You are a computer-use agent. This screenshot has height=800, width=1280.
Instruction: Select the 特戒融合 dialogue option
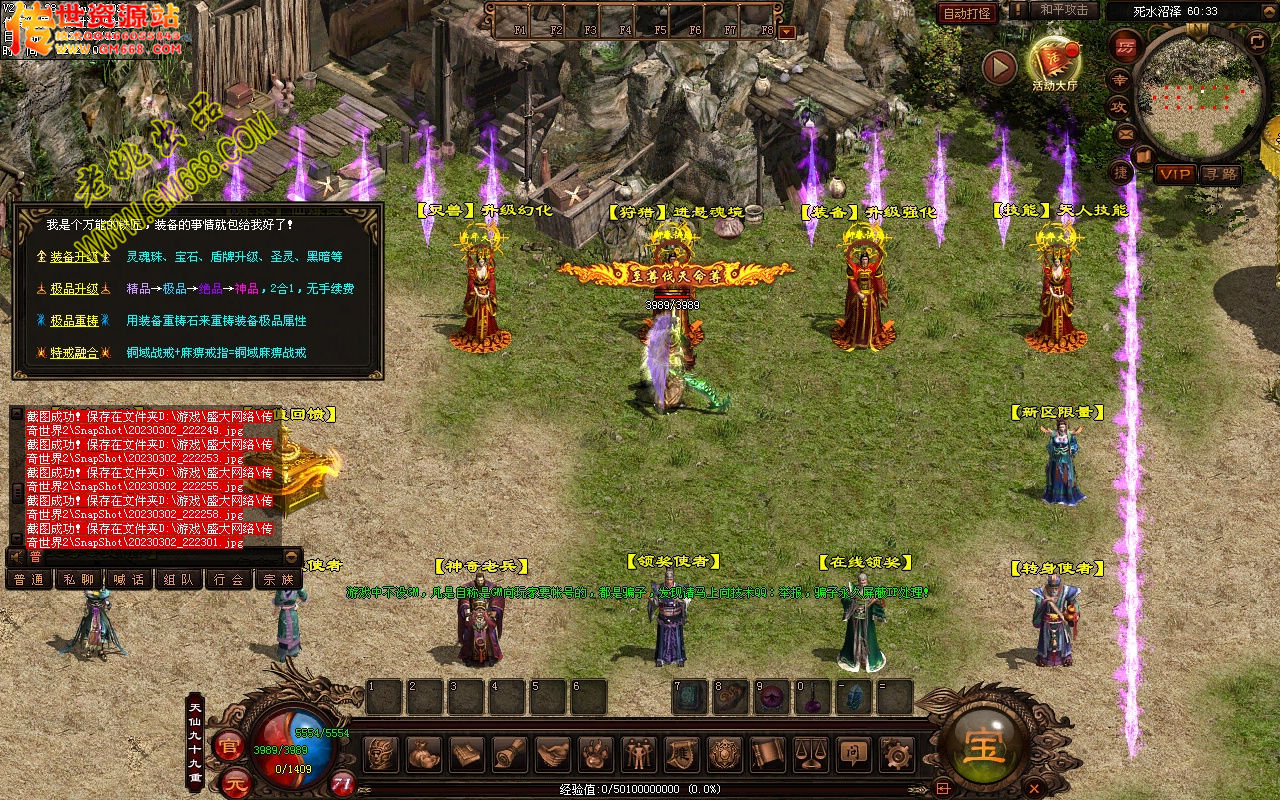click(75, 353)
